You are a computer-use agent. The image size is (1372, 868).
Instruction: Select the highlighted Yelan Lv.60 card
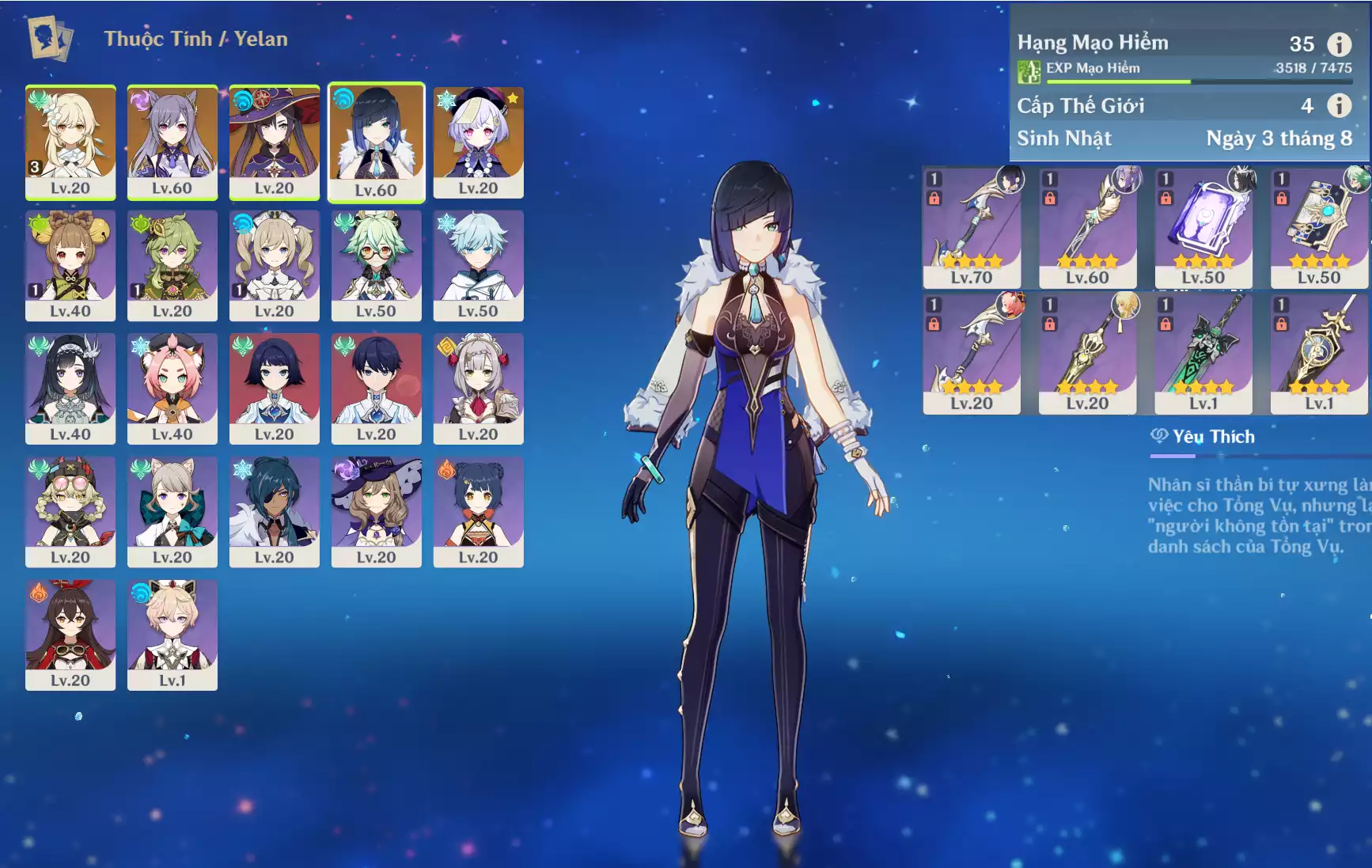point(376,142)
